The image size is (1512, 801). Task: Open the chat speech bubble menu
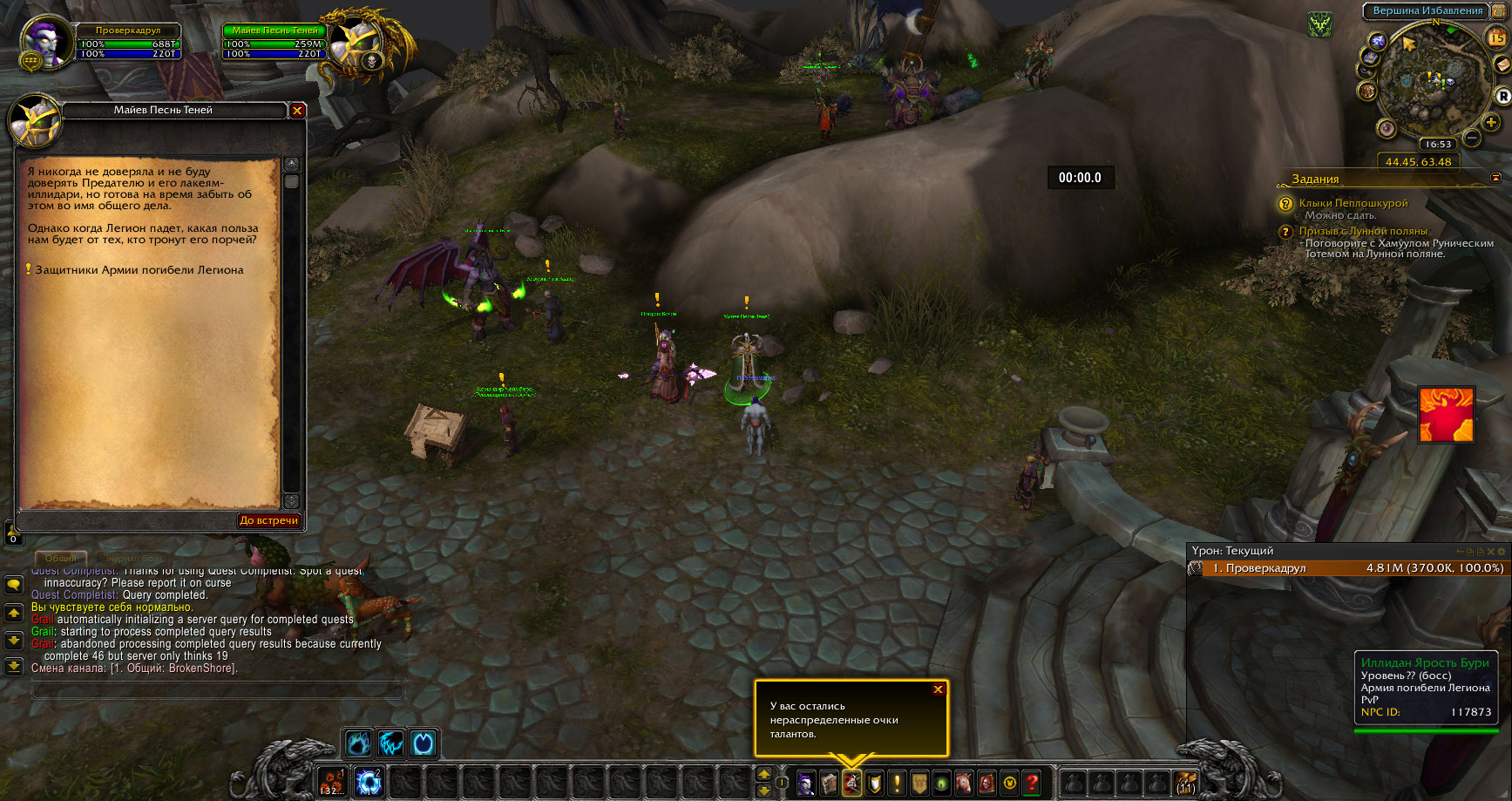point(14,585)
